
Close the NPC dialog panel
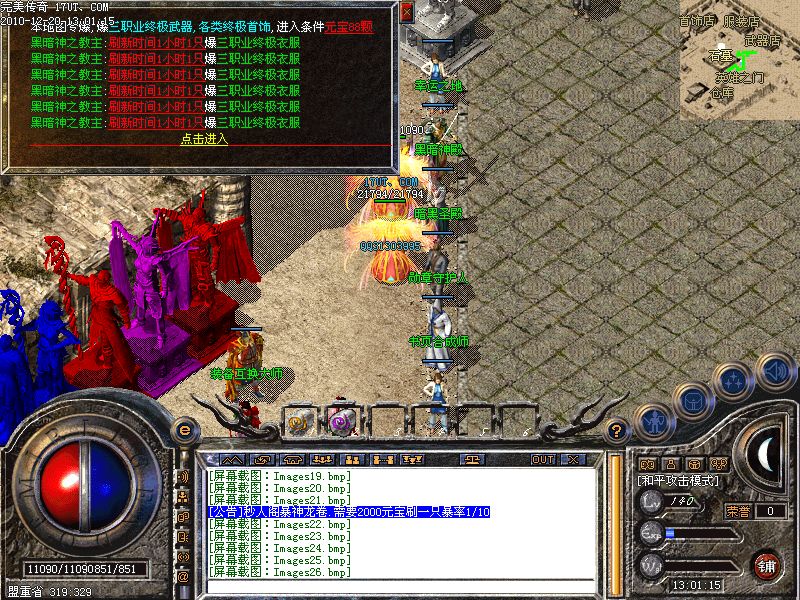[406, 13]
